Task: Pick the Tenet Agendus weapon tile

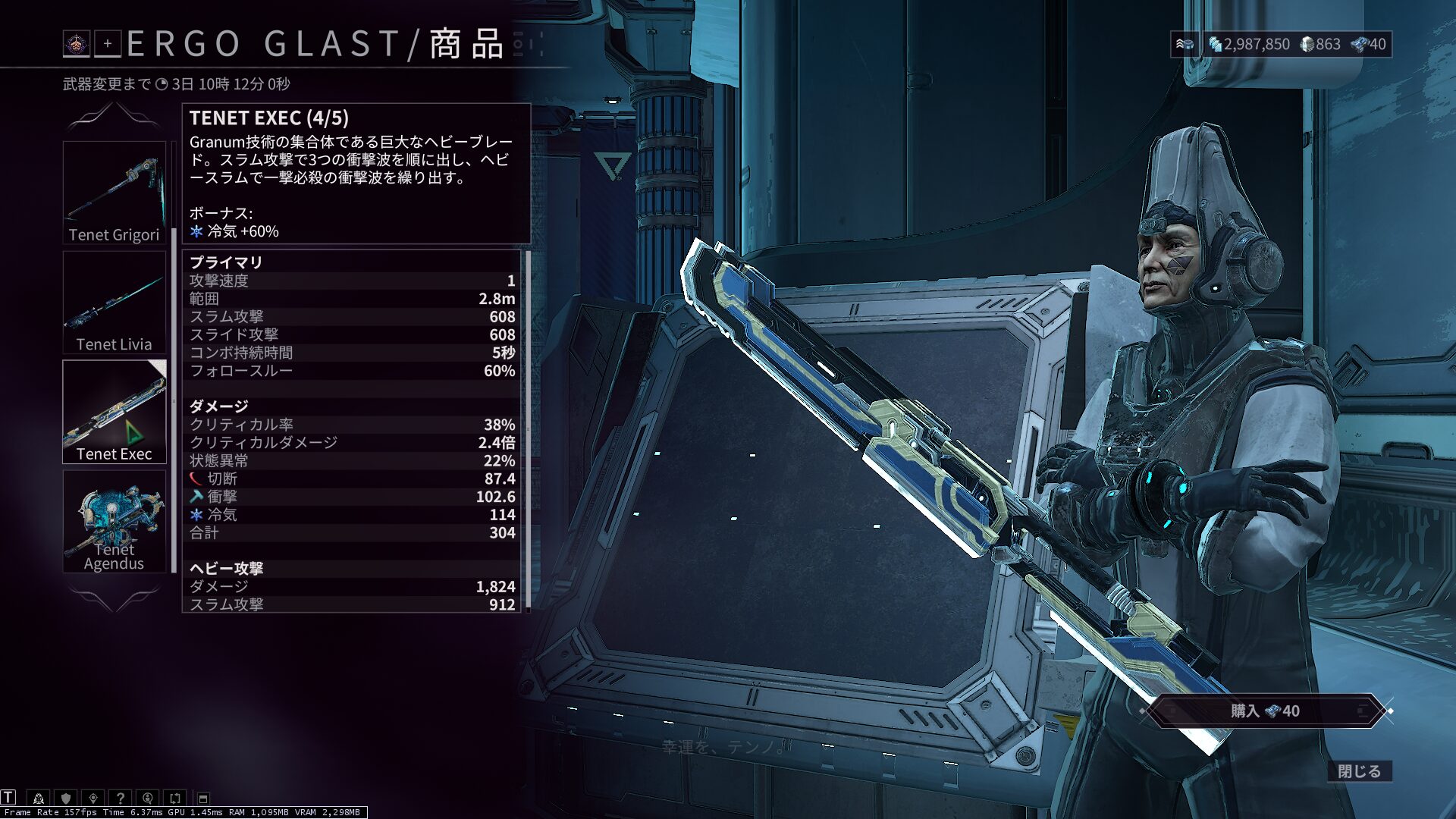Action: coord(114,522)
